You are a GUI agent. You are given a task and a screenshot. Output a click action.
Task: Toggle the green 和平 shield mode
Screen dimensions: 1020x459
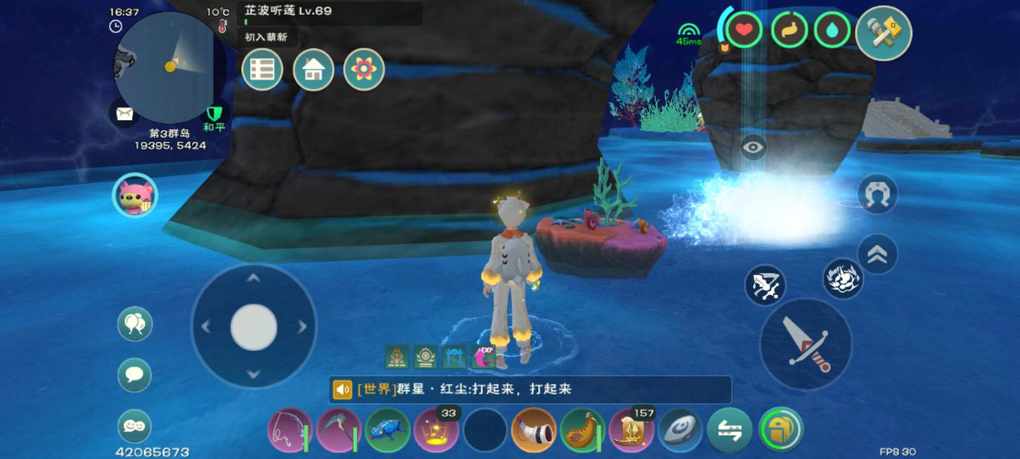[213, 114]
